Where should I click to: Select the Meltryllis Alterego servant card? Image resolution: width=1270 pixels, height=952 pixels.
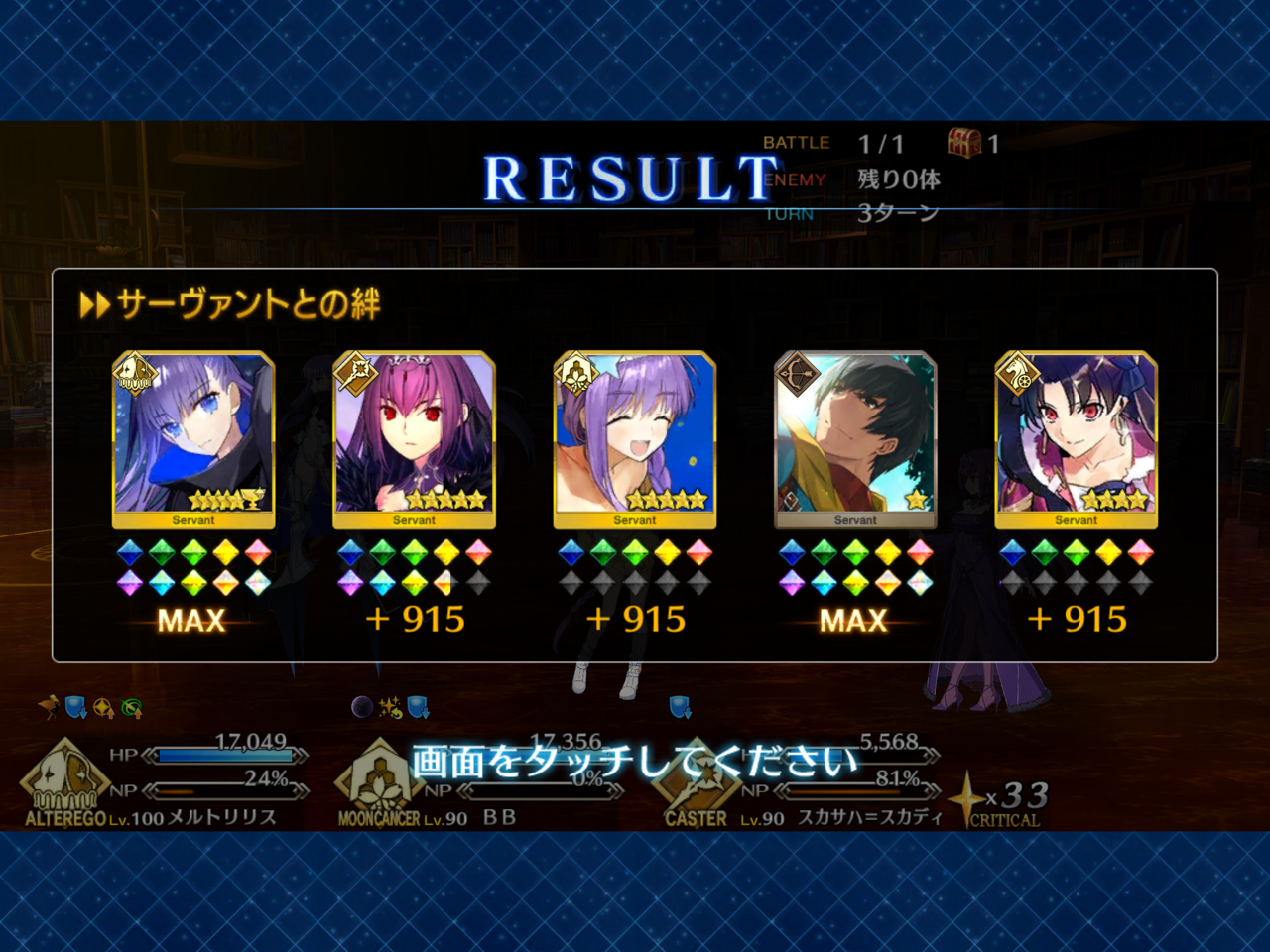[x=193, y=436]
